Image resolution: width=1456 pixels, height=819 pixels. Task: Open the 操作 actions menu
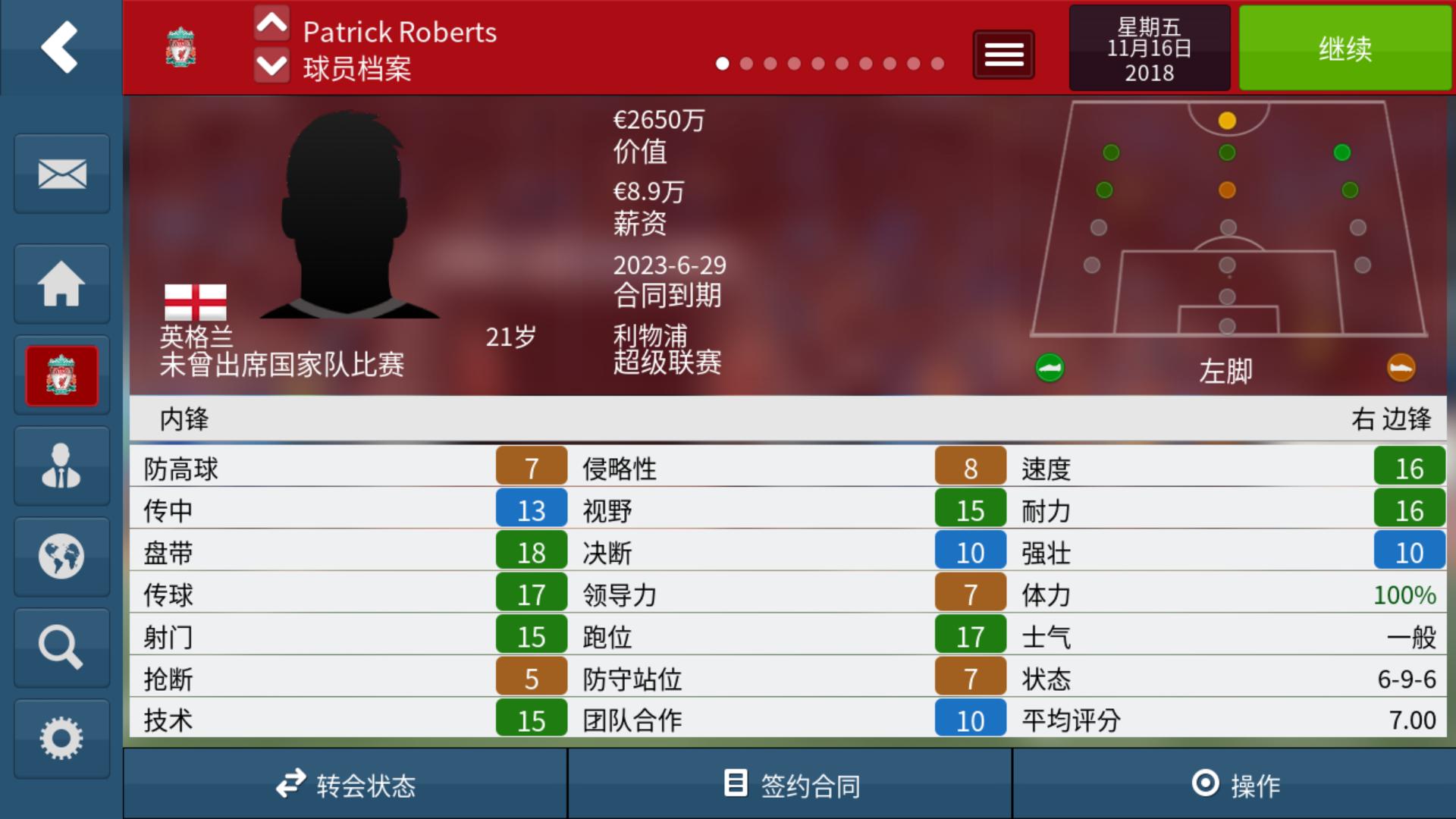1235,784
